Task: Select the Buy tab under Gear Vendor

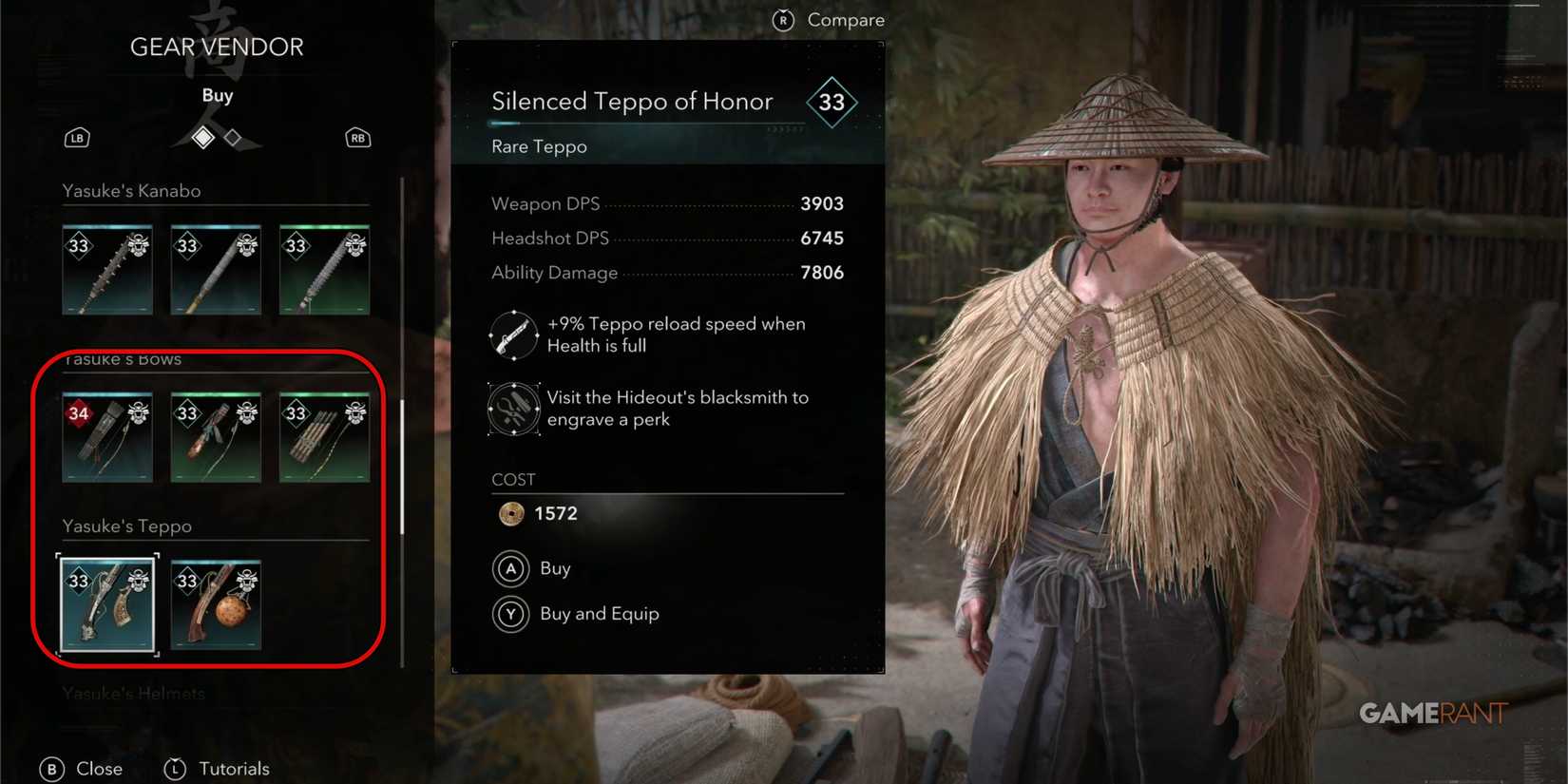Action: tap(217, 94)
